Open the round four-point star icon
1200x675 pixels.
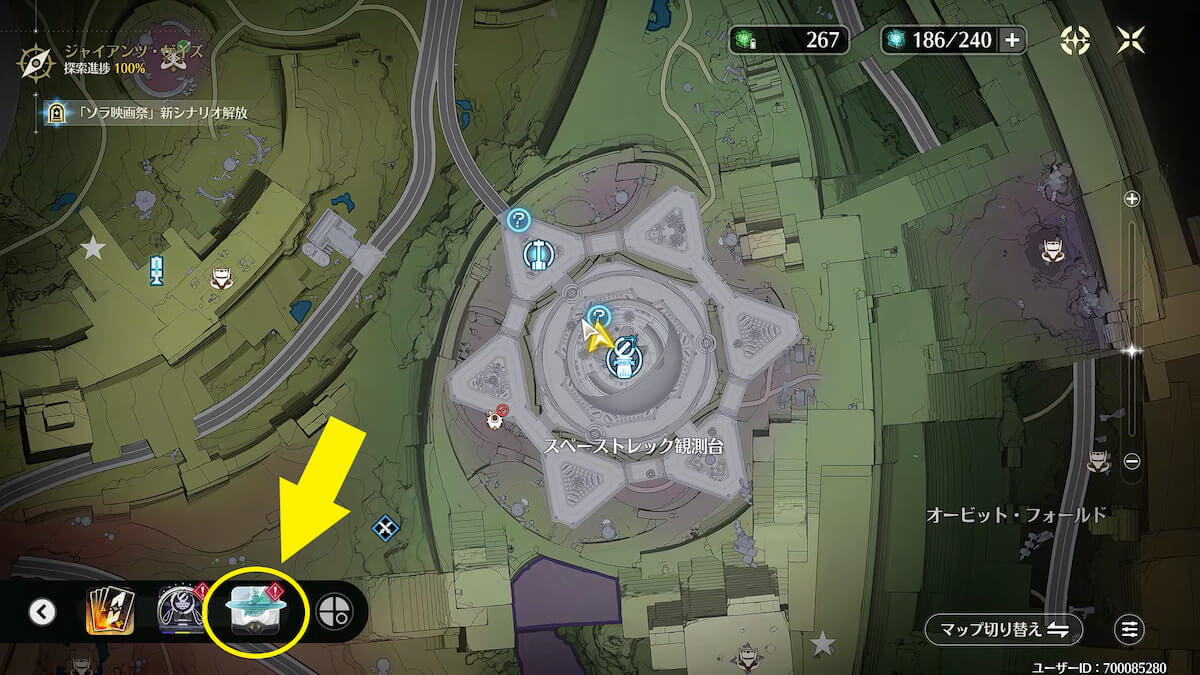1075,40
